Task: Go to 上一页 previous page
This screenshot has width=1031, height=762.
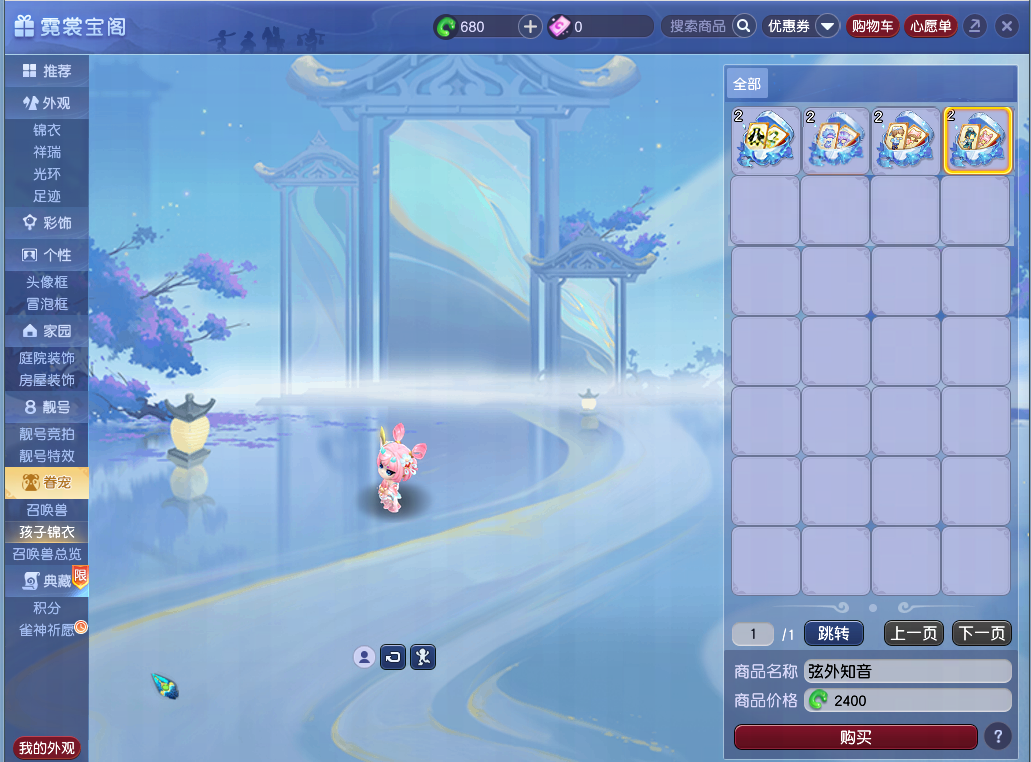Action: point(913,633)
